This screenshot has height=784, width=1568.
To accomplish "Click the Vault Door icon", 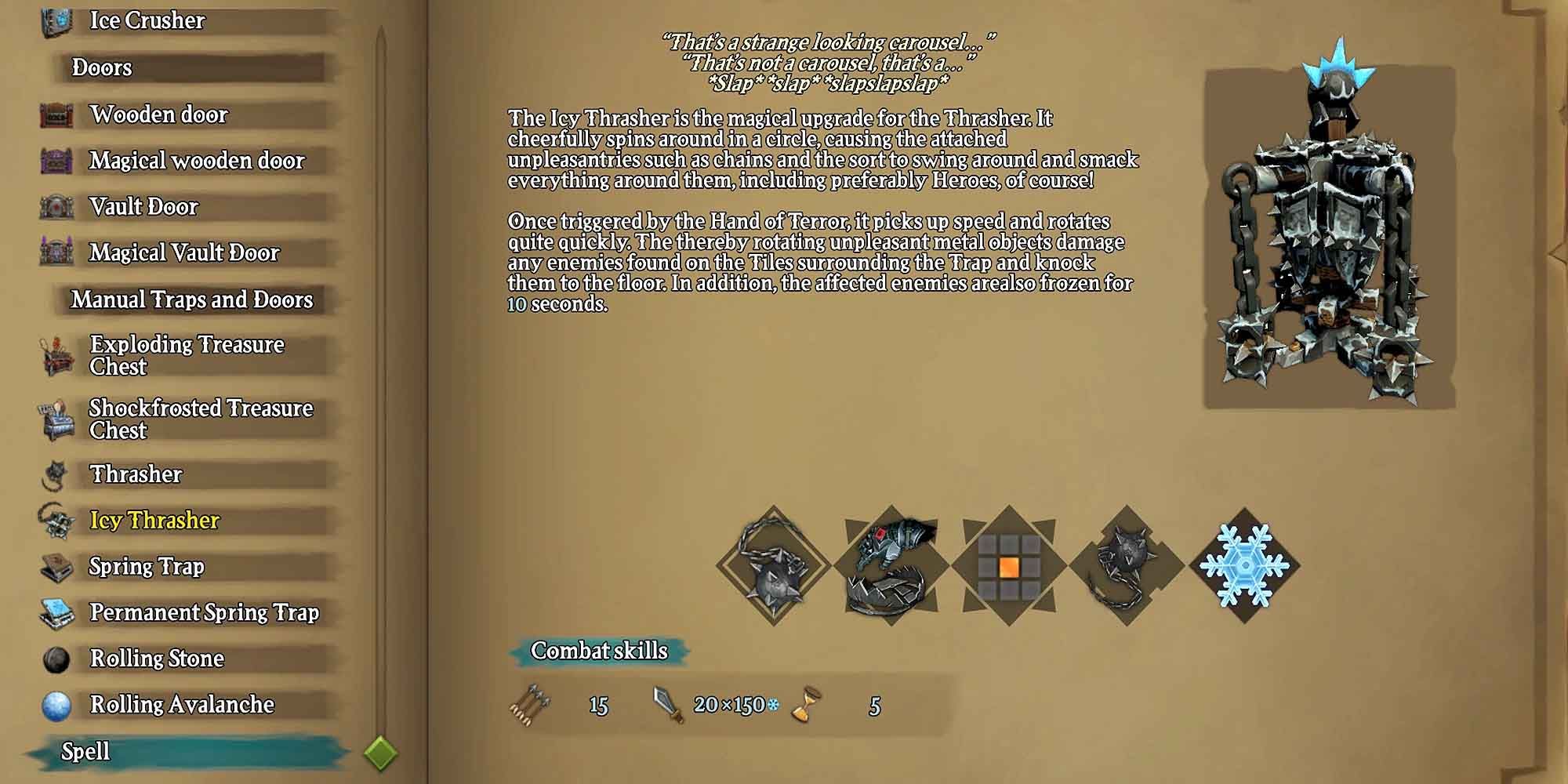I will pos(53,206).
